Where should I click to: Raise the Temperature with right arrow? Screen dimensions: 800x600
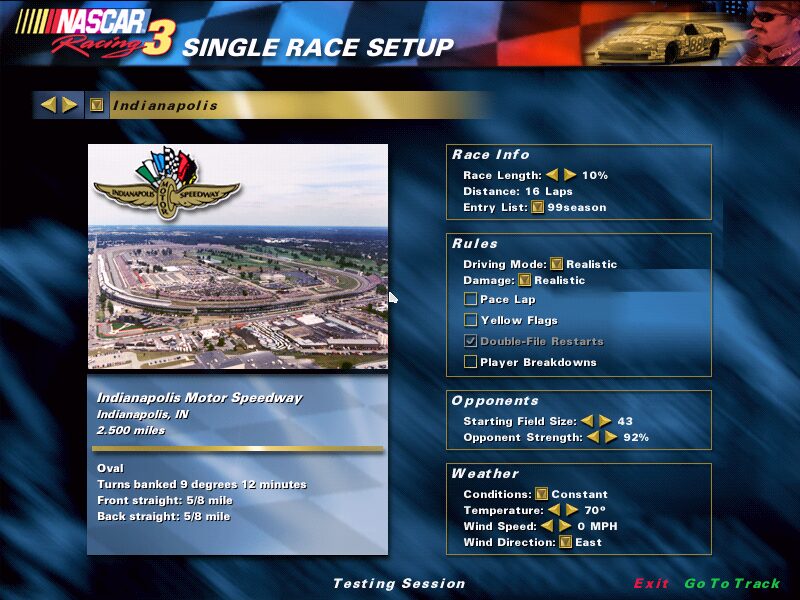click(x=571, y=510)
